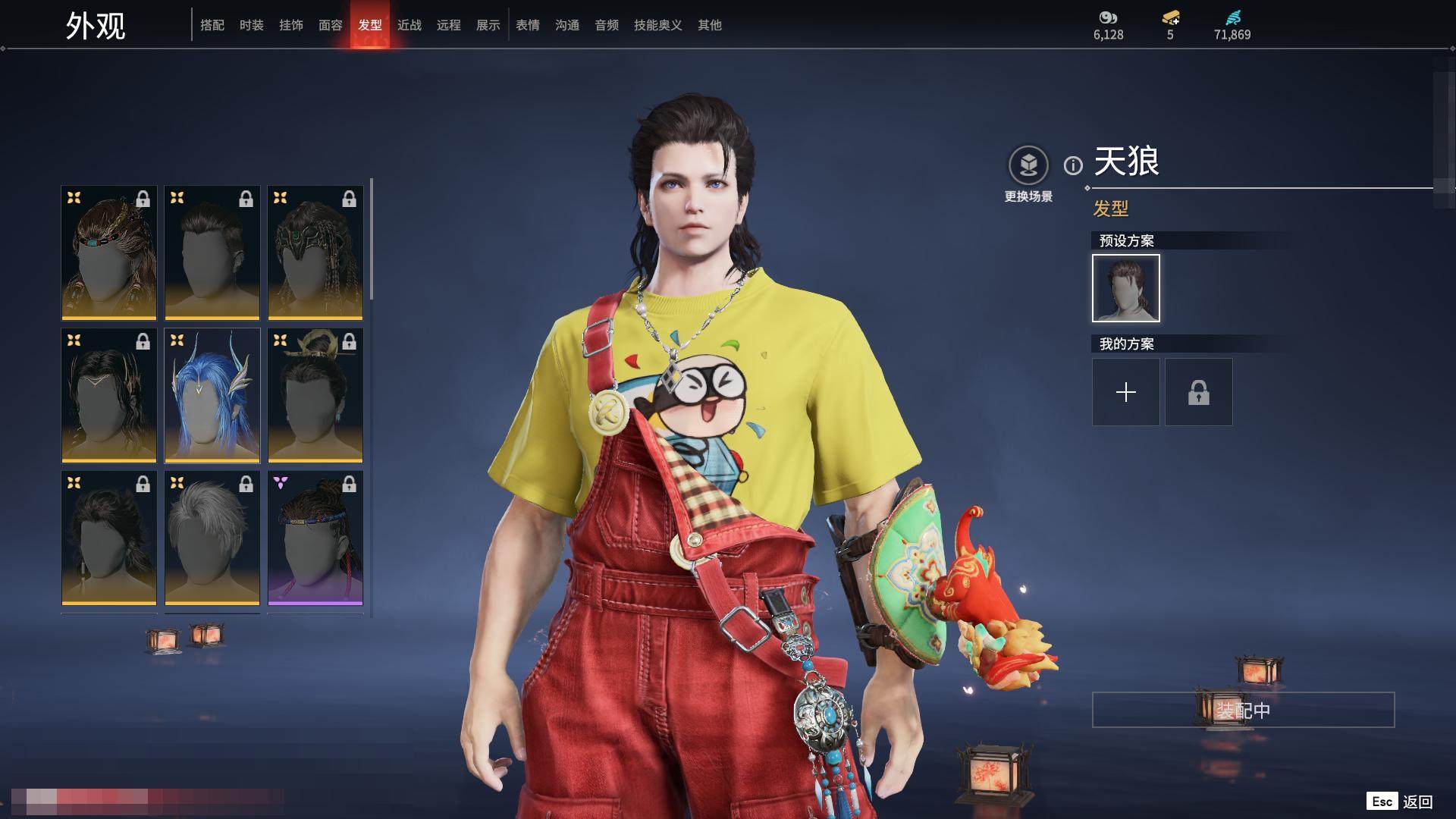Click the locked custom scheme slot

tap(1199, 392)
